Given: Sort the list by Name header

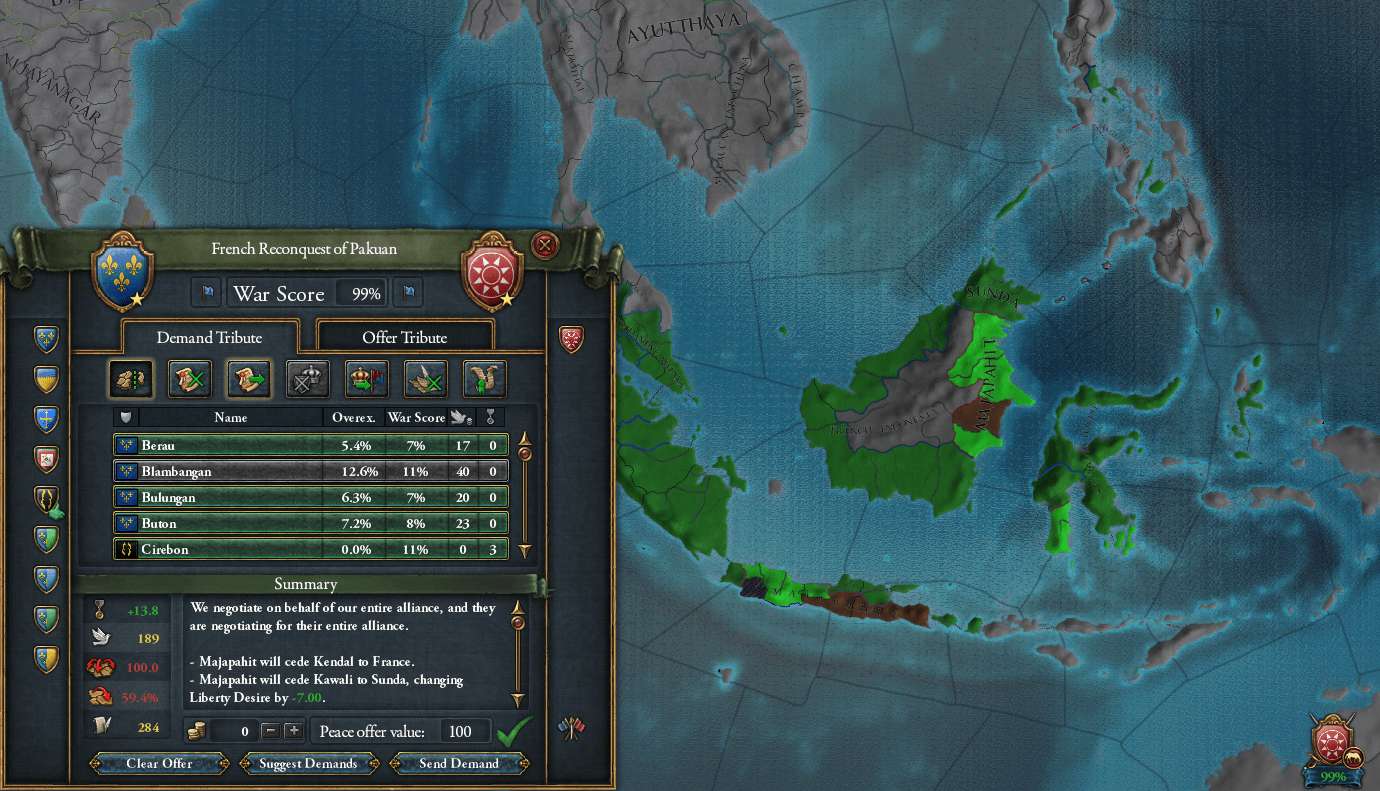Looking at the screenshot, I should (x=231, y=417).
